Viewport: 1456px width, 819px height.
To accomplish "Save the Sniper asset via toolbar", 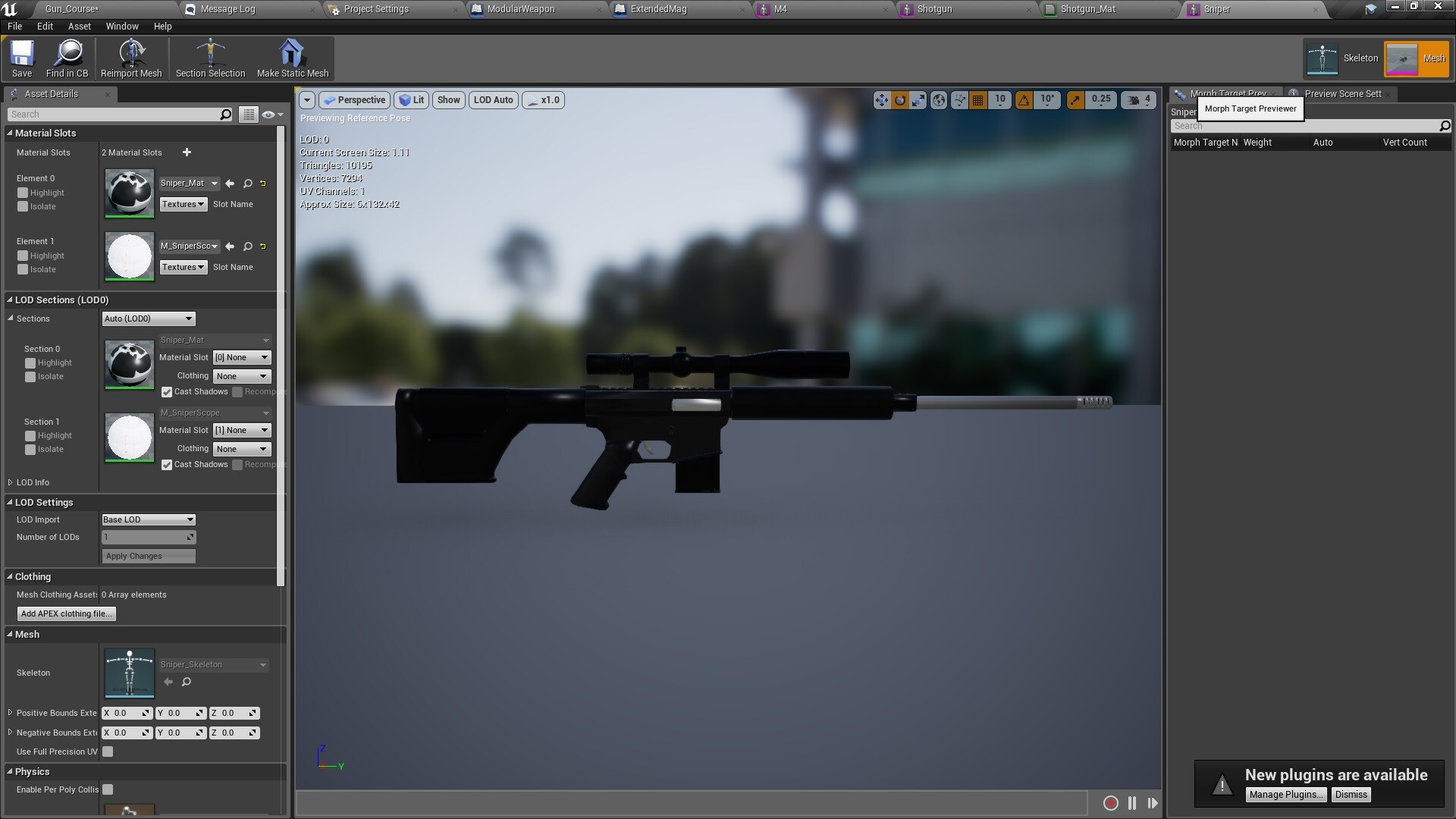I will pyautogui.click(x=21, y=58).
